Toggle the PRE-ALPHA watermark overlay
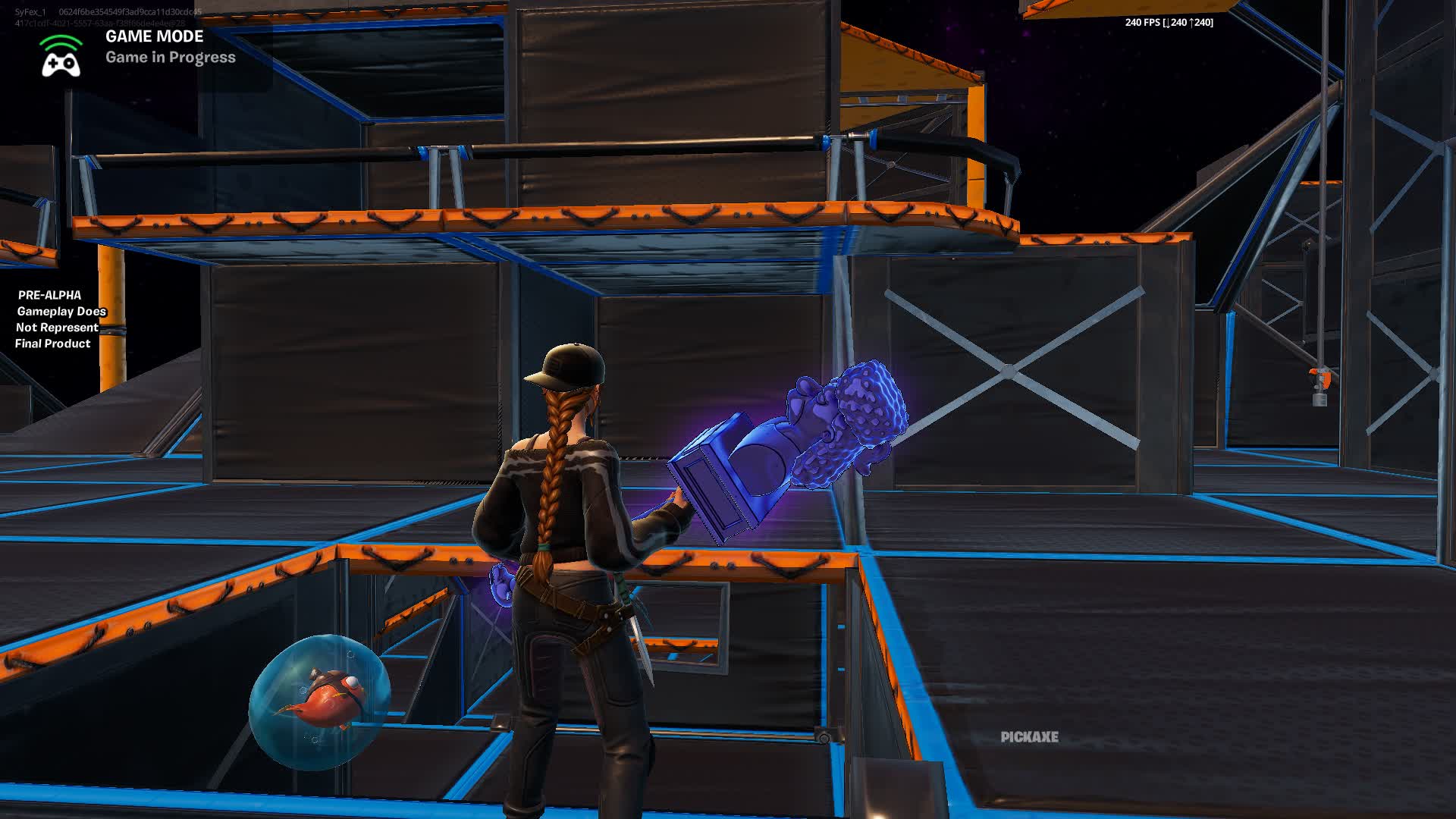The width and height of the screenshot is (1456, 819). (55, 319)
